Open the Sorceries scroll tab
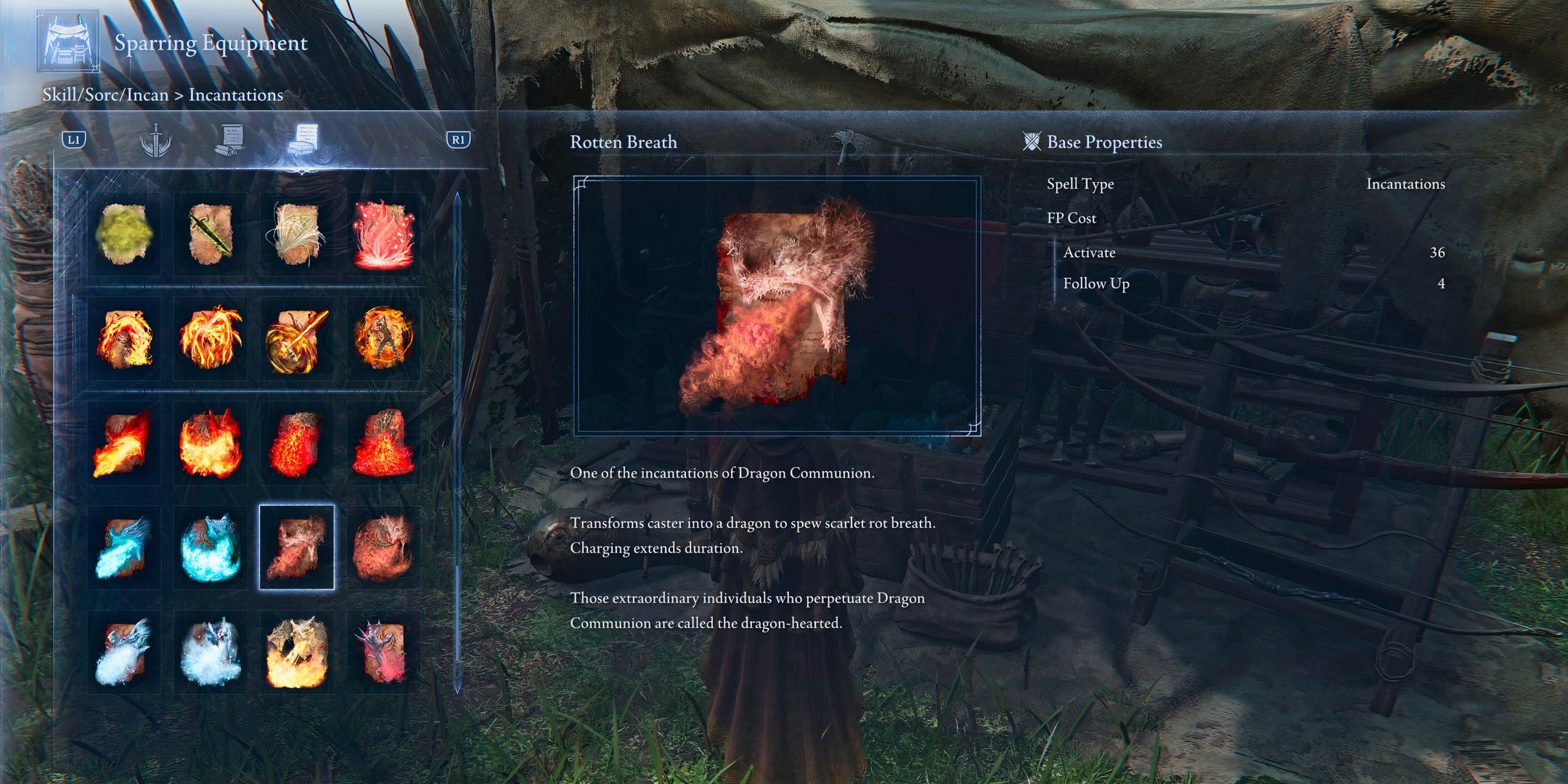This screenshot has width=1568, height=784. (x=230, y=140)
